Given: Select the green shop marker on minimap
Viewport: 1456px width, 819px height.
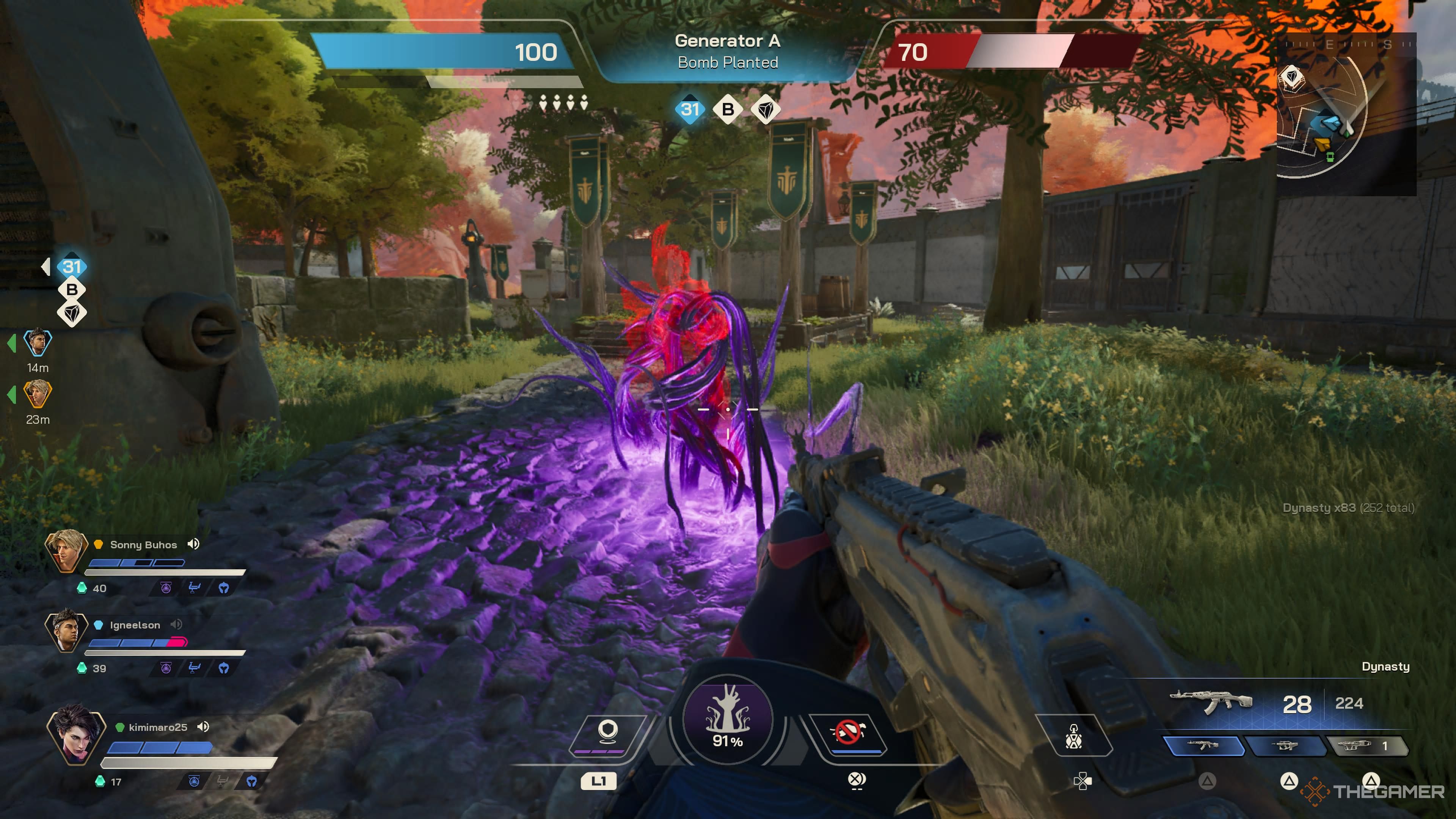Looking at the screenshot, I should pyautogui.click(x=1330, y=157).
